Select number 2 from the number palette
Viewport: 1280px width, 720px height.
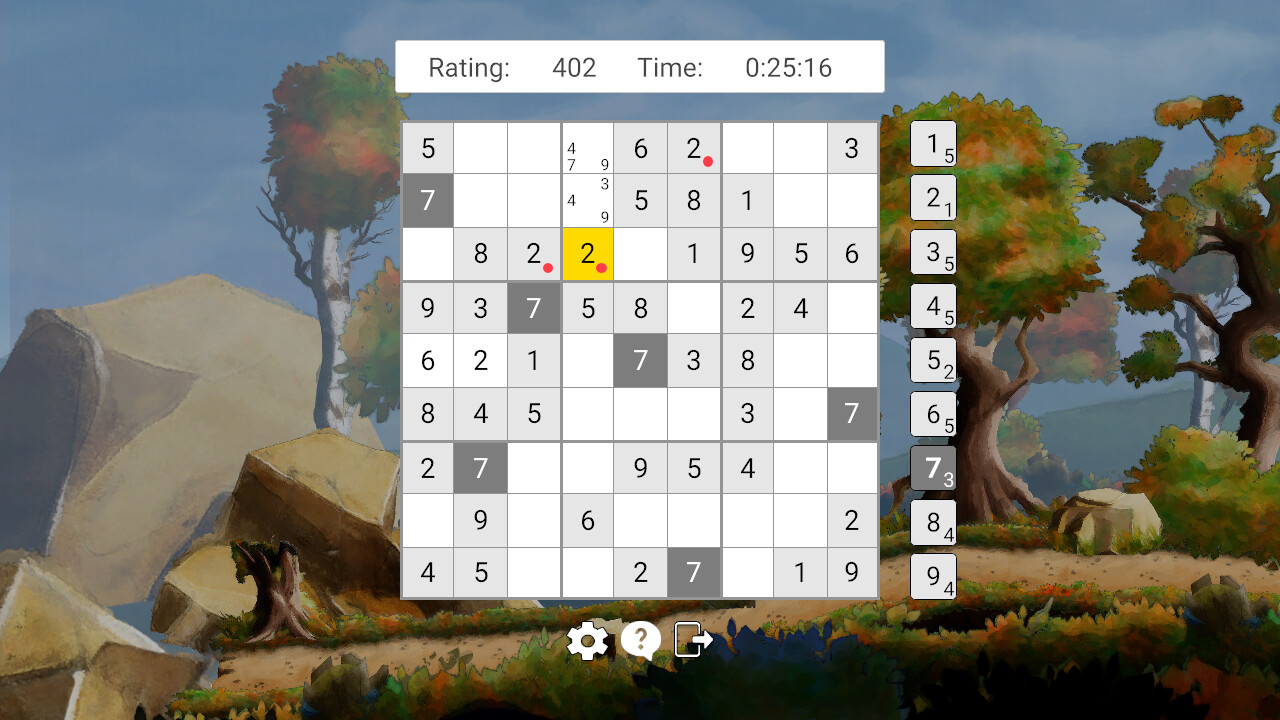(x=933, y=198)
